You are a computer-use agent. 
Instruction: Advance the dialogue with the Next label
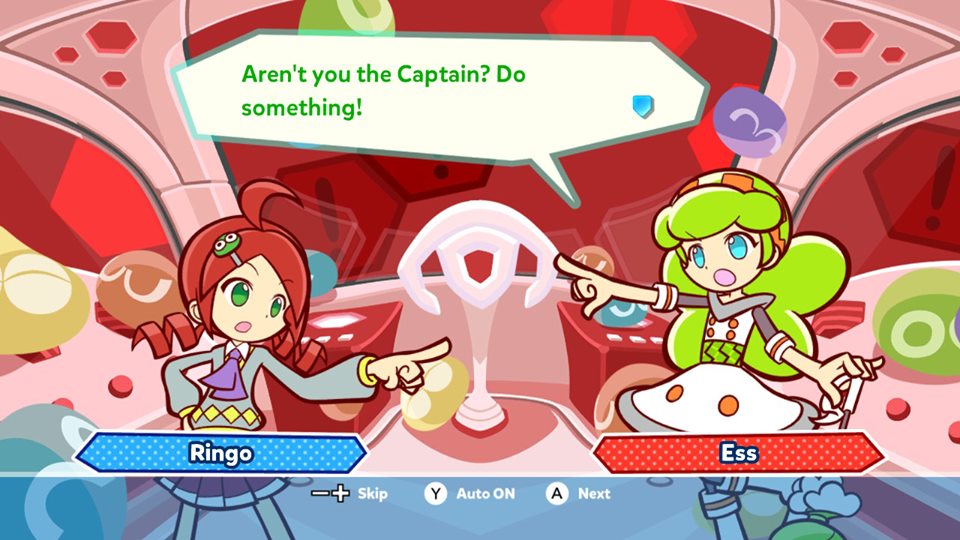[593, 494]
